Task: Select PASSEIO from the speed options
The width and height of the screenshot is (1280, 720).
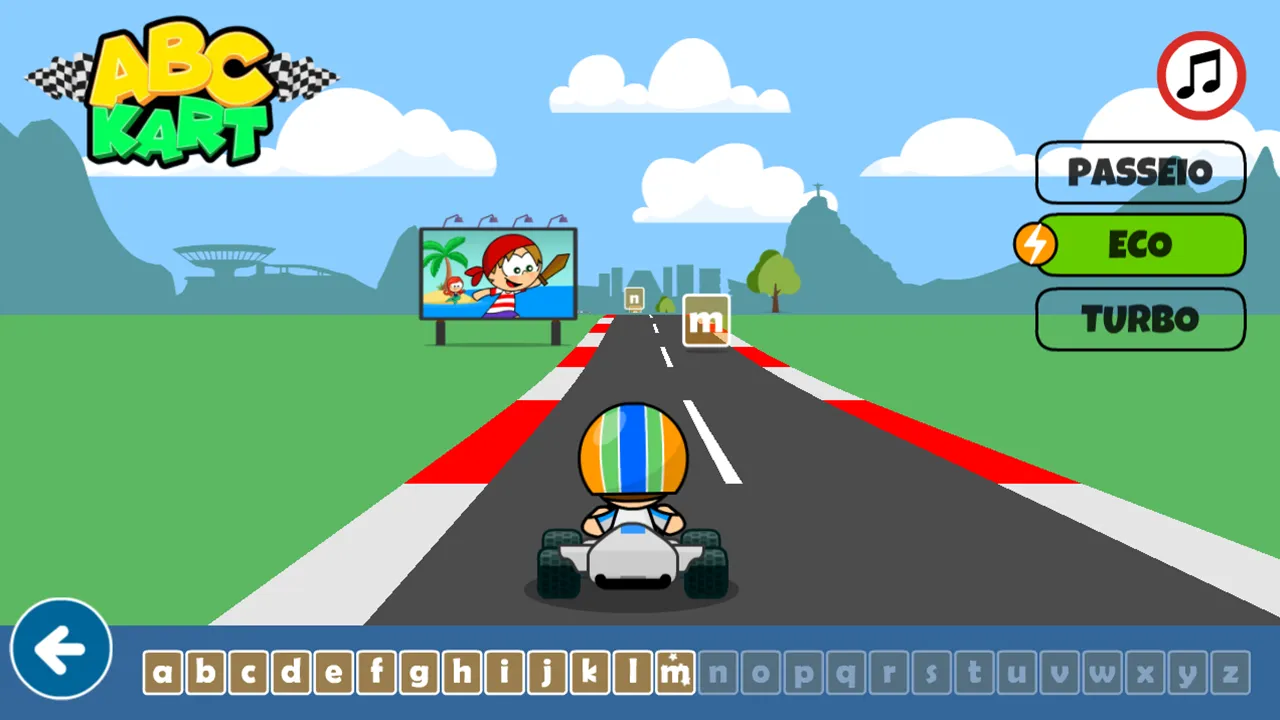Action: pos(1140,172)
